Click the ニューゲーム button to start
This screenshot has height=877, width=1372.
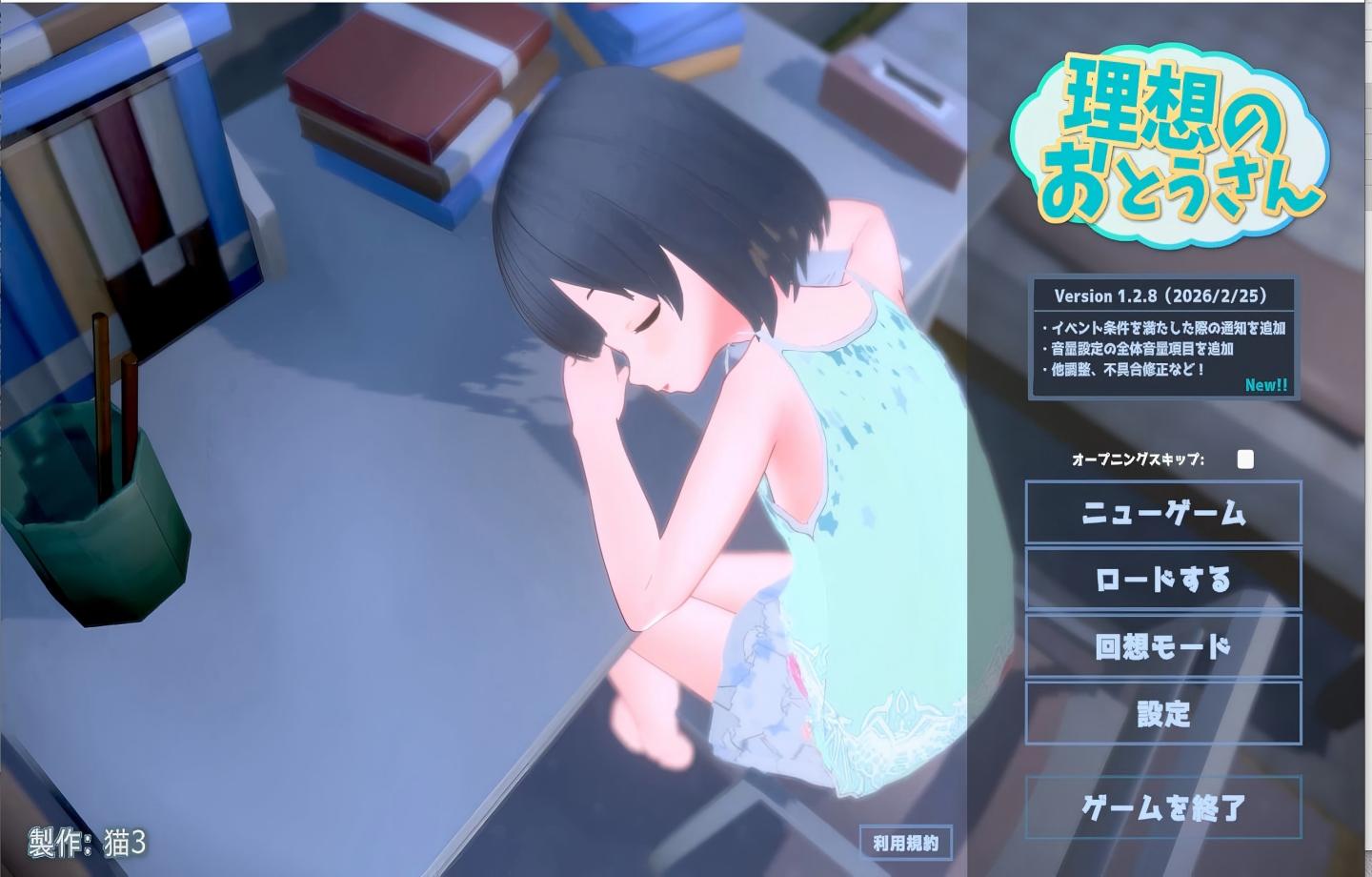click(x=1162, y=512)
